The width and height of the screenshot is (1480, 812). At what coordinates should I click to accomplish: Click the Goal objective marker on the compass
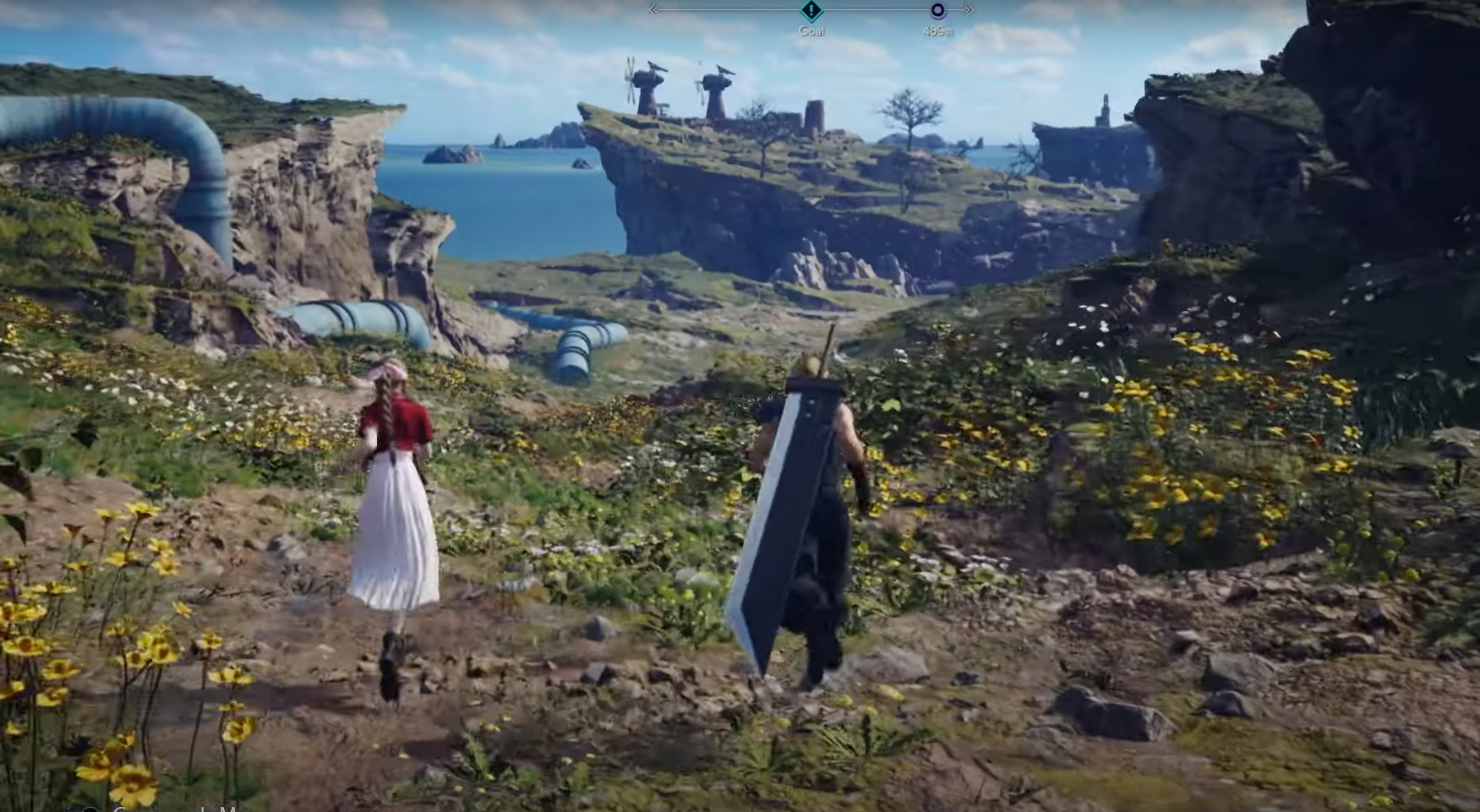[811, 11]
